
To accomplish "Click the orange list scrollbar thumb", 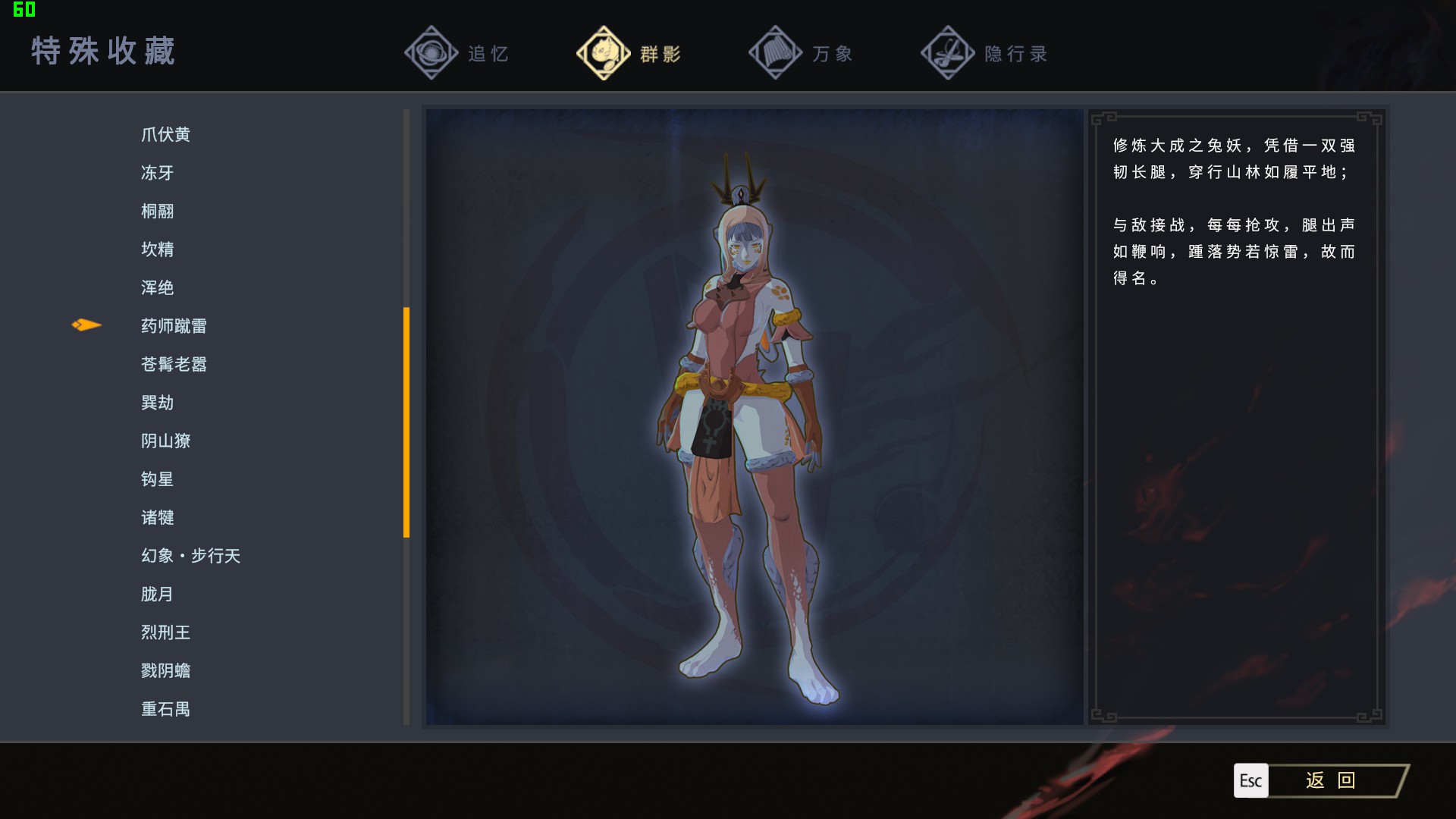I will coord(406,422).
